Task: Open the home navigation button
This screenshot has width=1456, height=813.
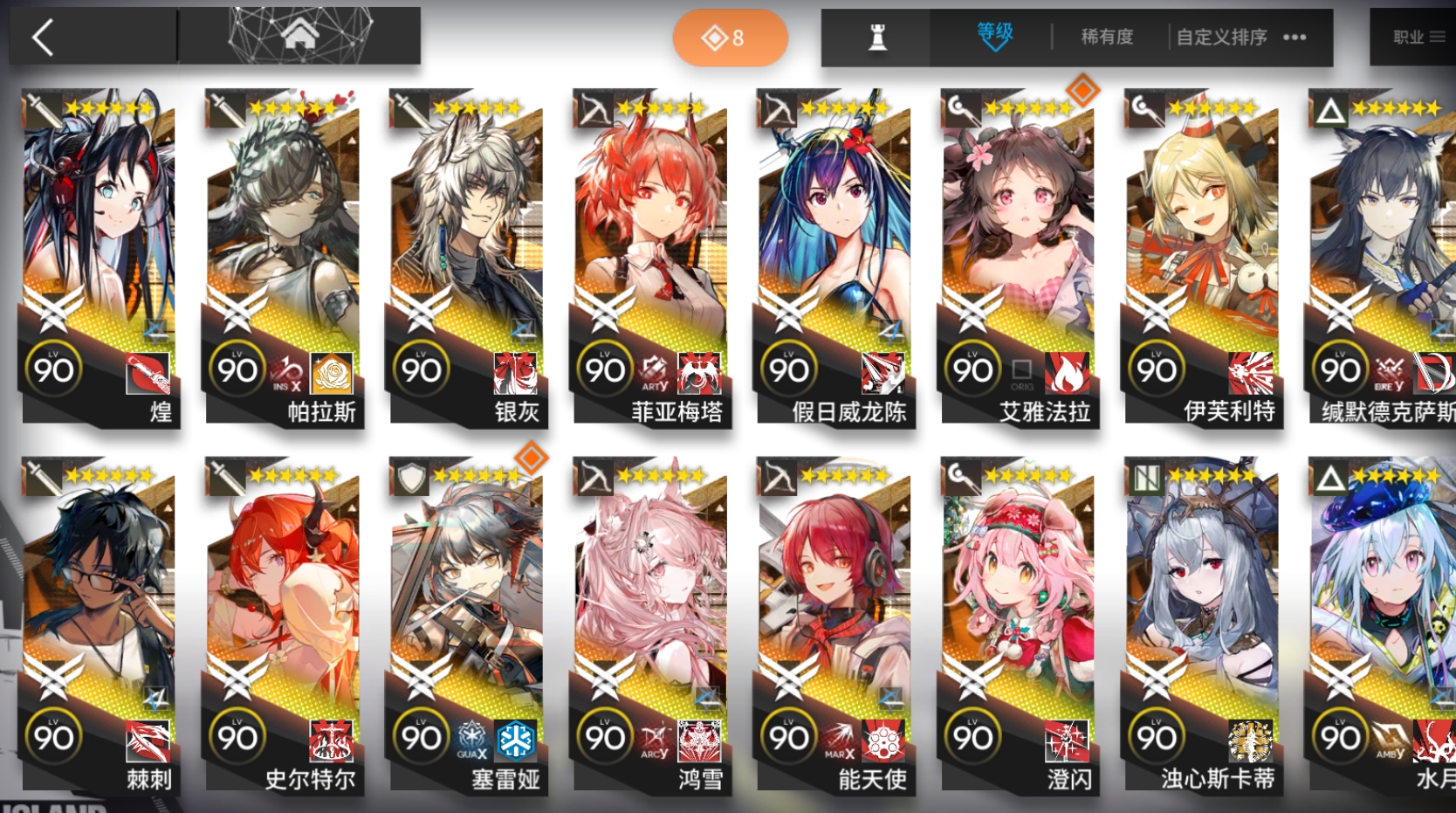Action: click(x=299, y=36)
